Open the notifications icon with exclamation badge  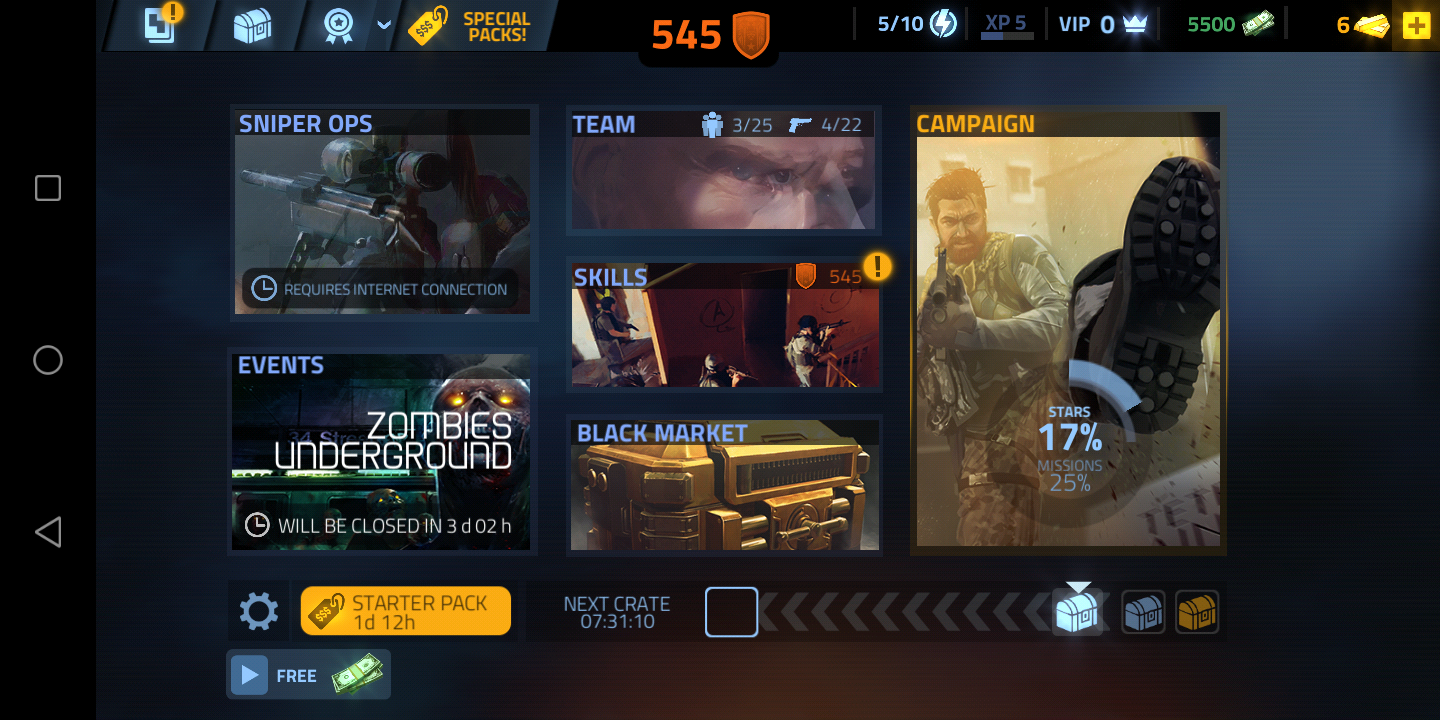click(x=161, y=24)
